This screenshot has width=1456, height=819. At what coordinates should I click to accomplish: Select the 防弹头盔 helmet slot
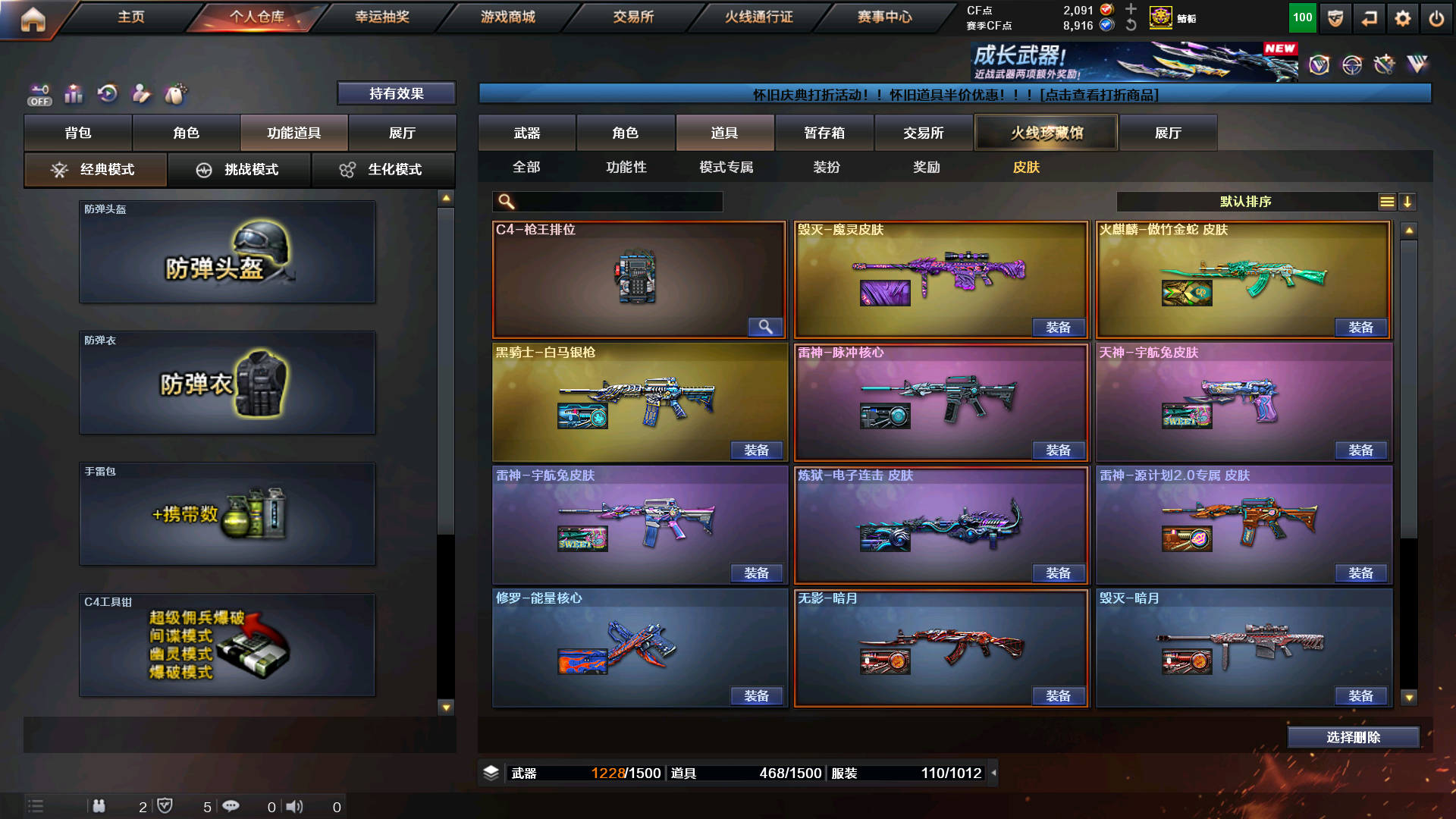click(x=227, y=252)
